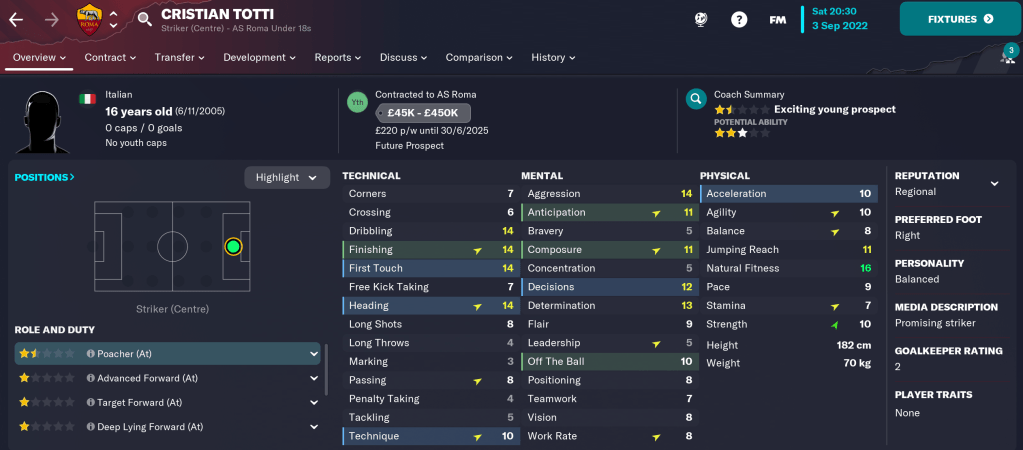Open the Positions link
1023x450 pixels.
(45, 177)
